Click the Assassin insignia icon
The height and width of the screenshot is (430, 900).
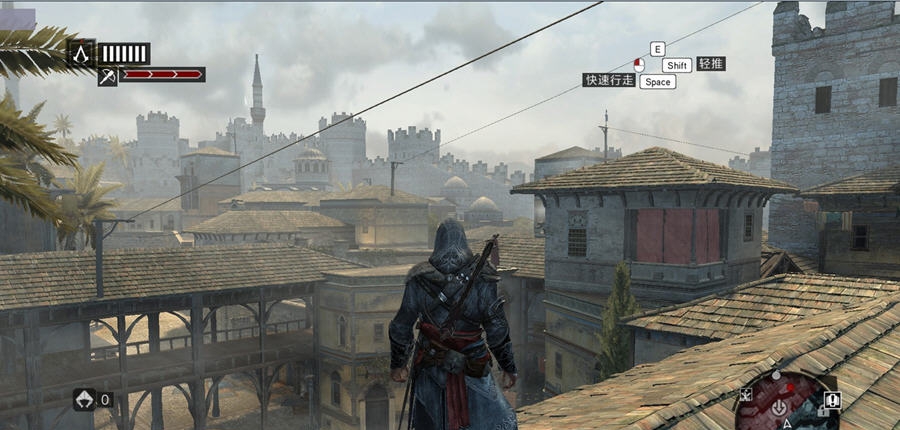click(x=81, y=53)
